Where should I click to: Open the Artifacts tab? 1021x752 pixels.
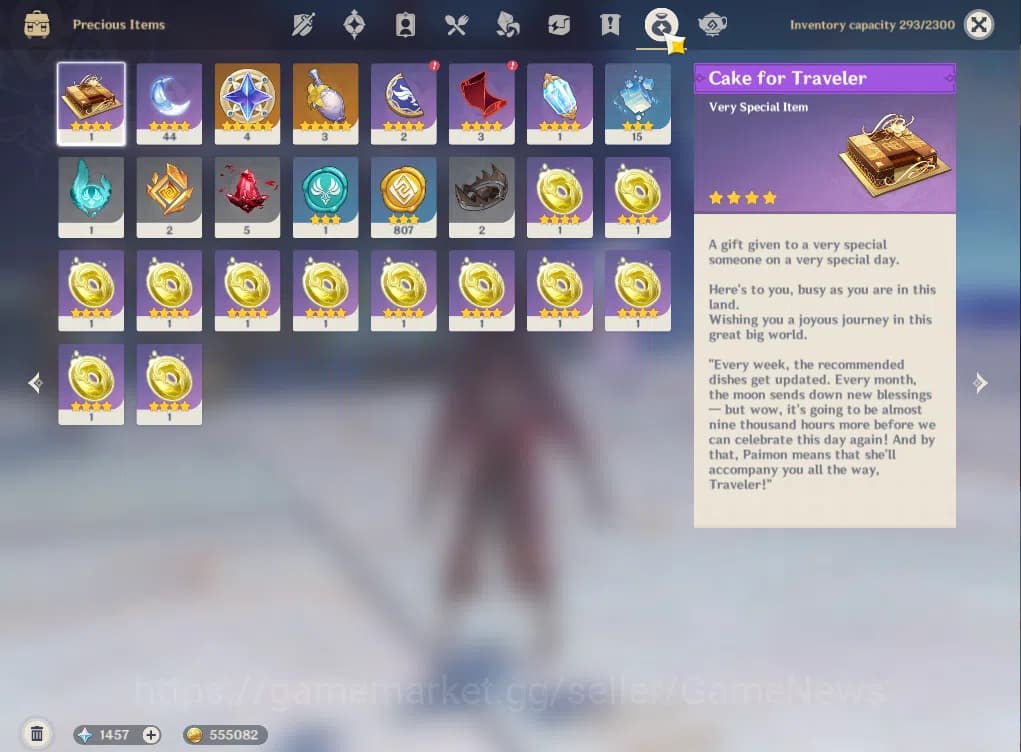[354, 25]
